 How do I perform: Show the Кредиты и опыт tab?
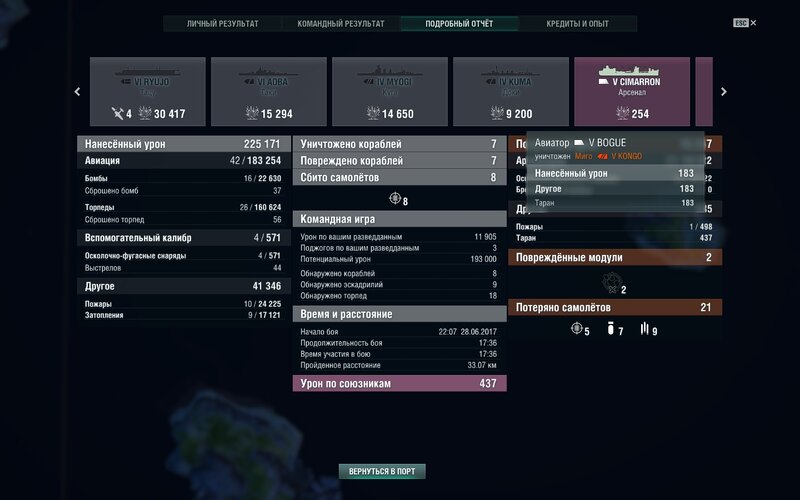click(578, 23)
